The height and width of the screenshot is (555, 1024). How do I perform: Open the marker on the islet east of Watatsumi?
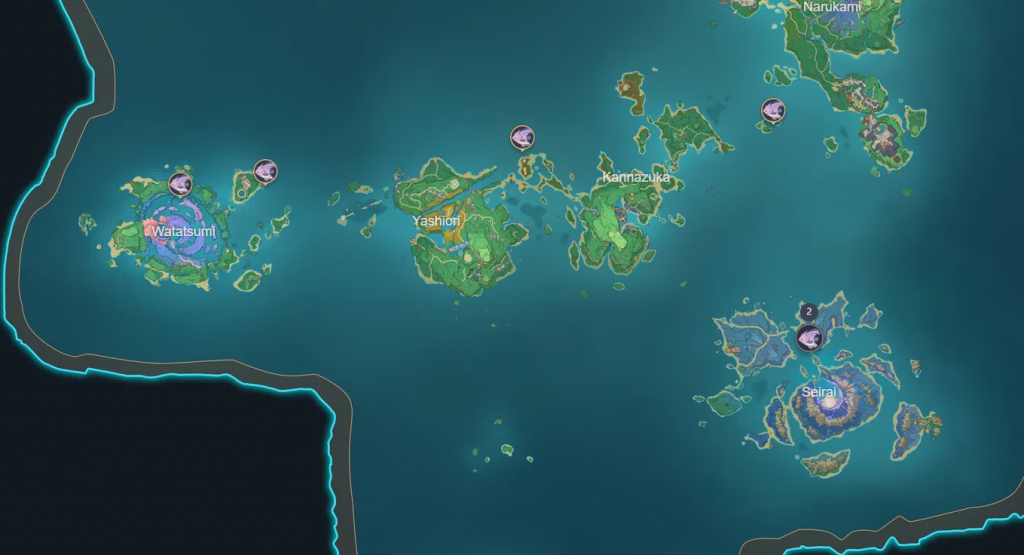click(265, 171)
